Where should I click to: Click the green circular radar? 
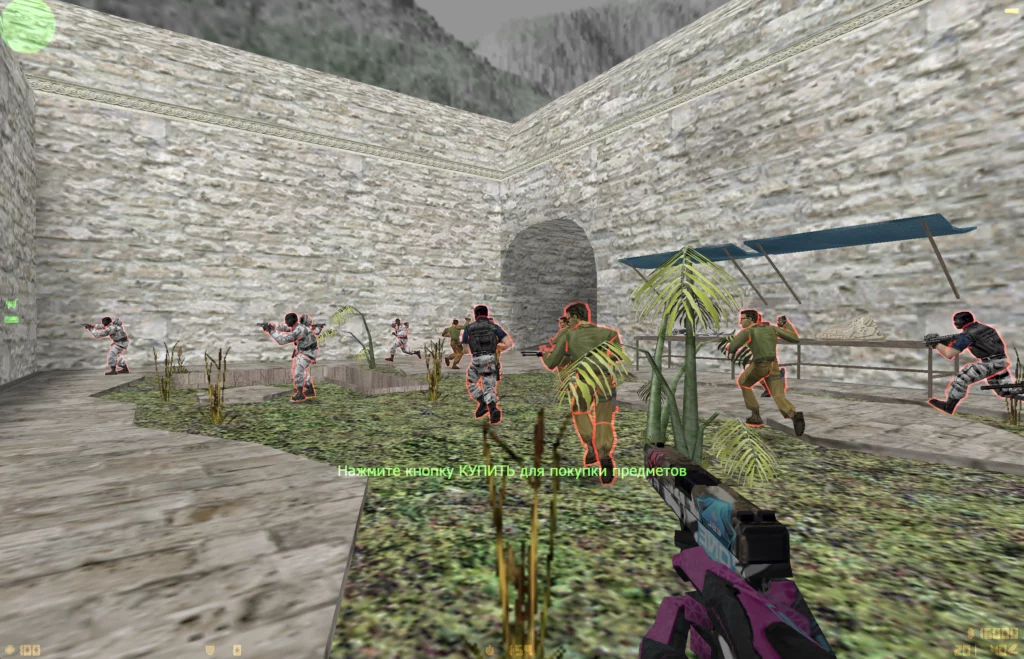pyautogui.click(x=27, y=25)
